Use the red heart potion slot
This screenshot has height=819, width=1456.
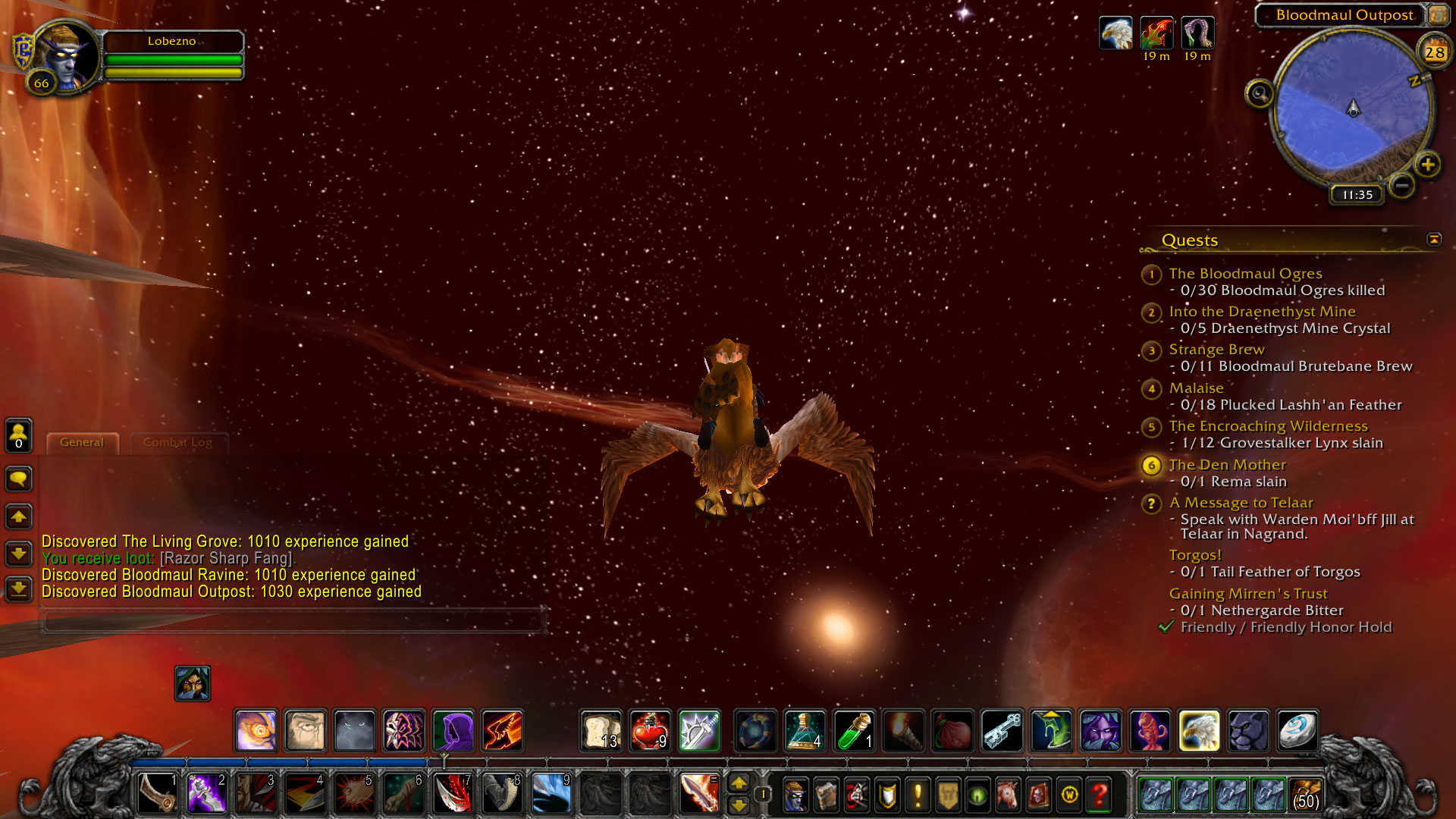point(650,731)
